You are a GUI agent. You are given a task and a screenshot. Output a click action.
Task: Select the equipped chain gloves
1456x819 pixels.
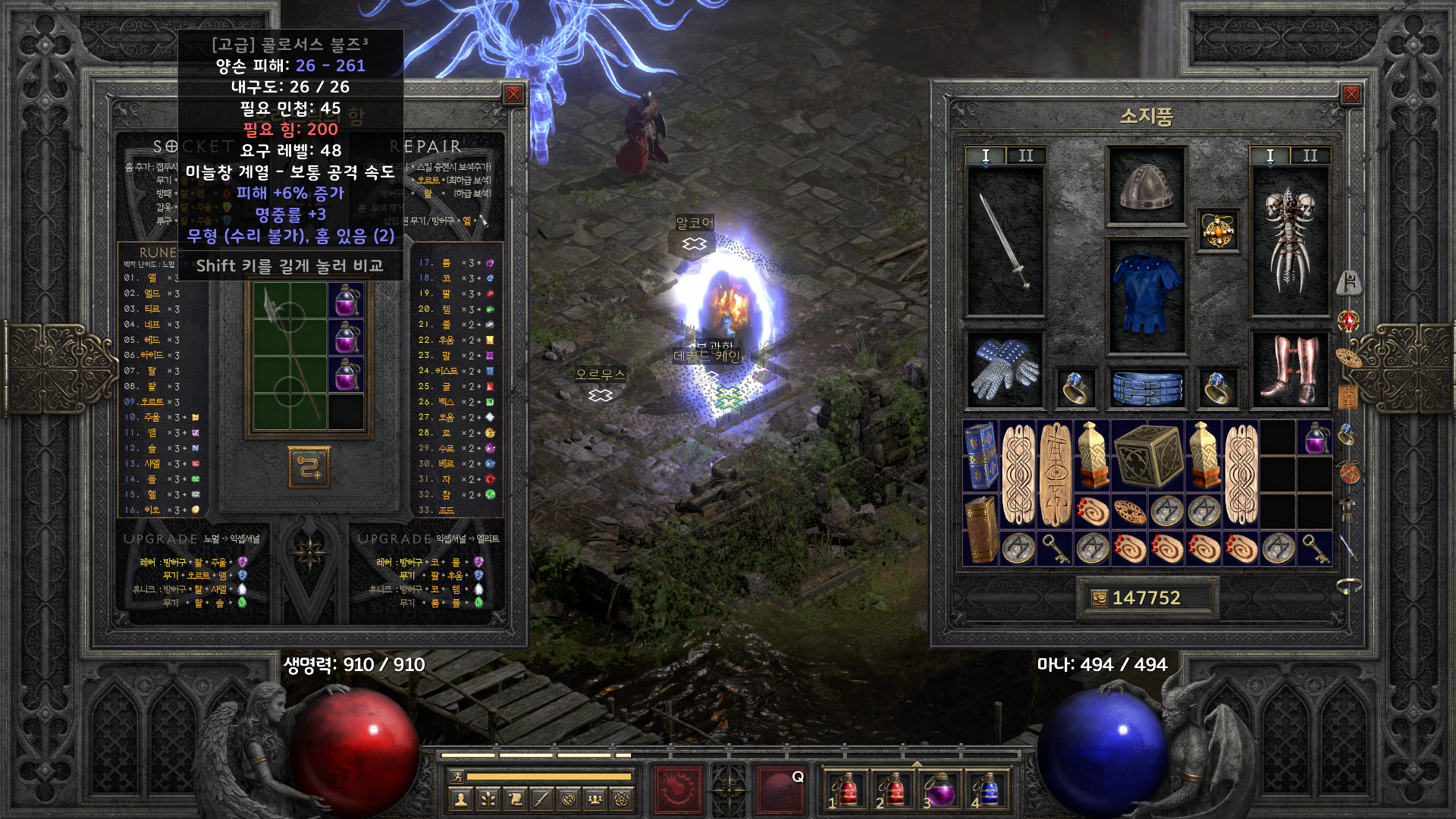pyautogui.click(x=1005, y=369)
